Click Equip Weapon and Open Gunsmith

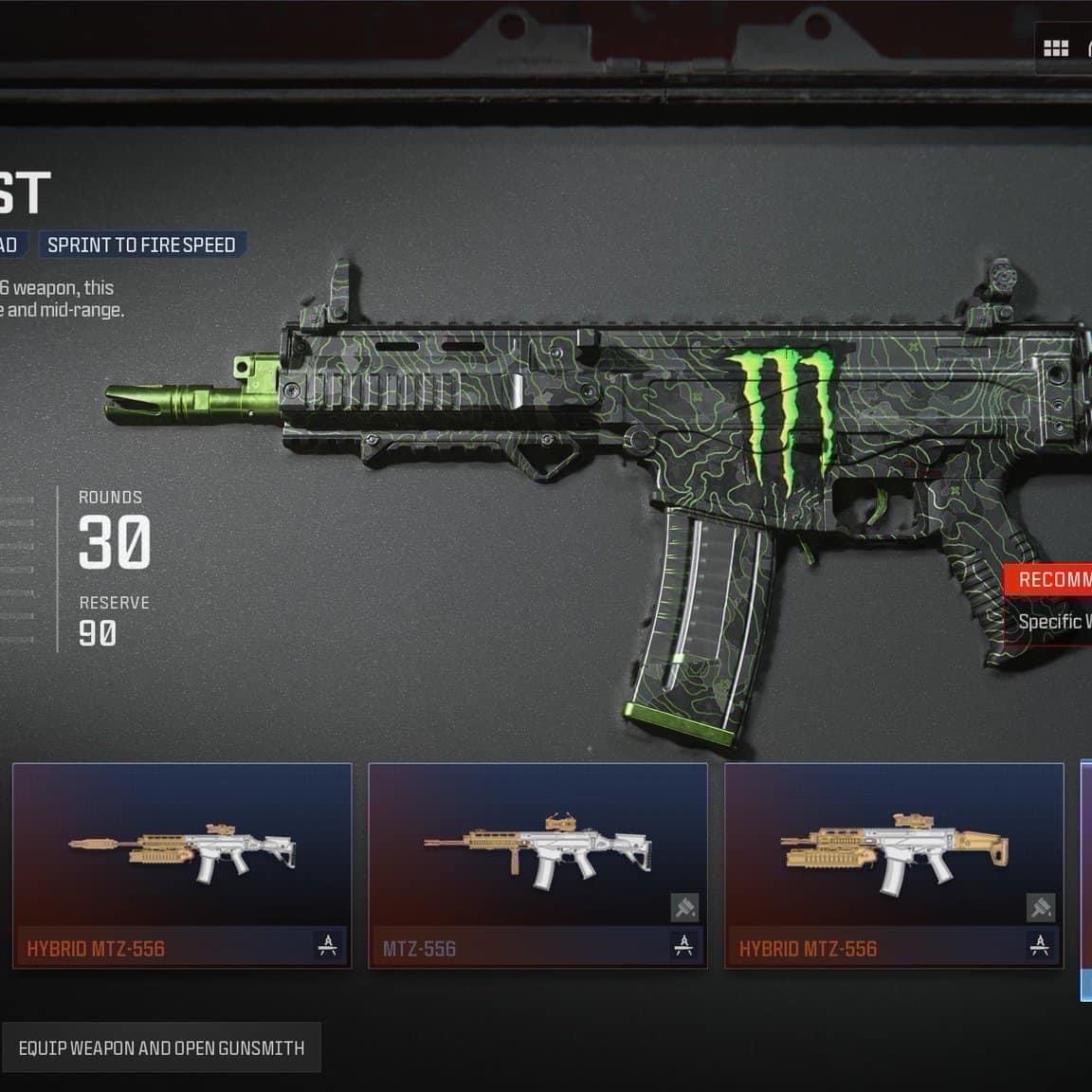point(161,1047)
